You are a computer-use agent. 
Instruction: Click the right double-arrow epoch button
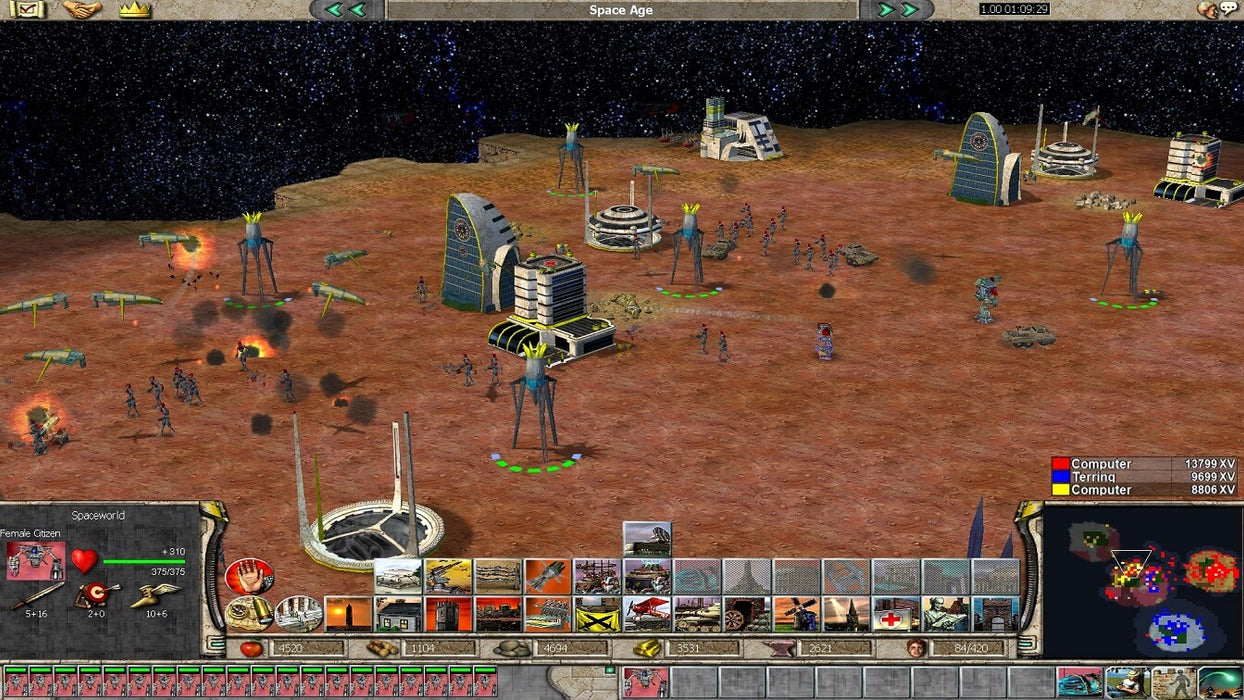click(897, 10)
